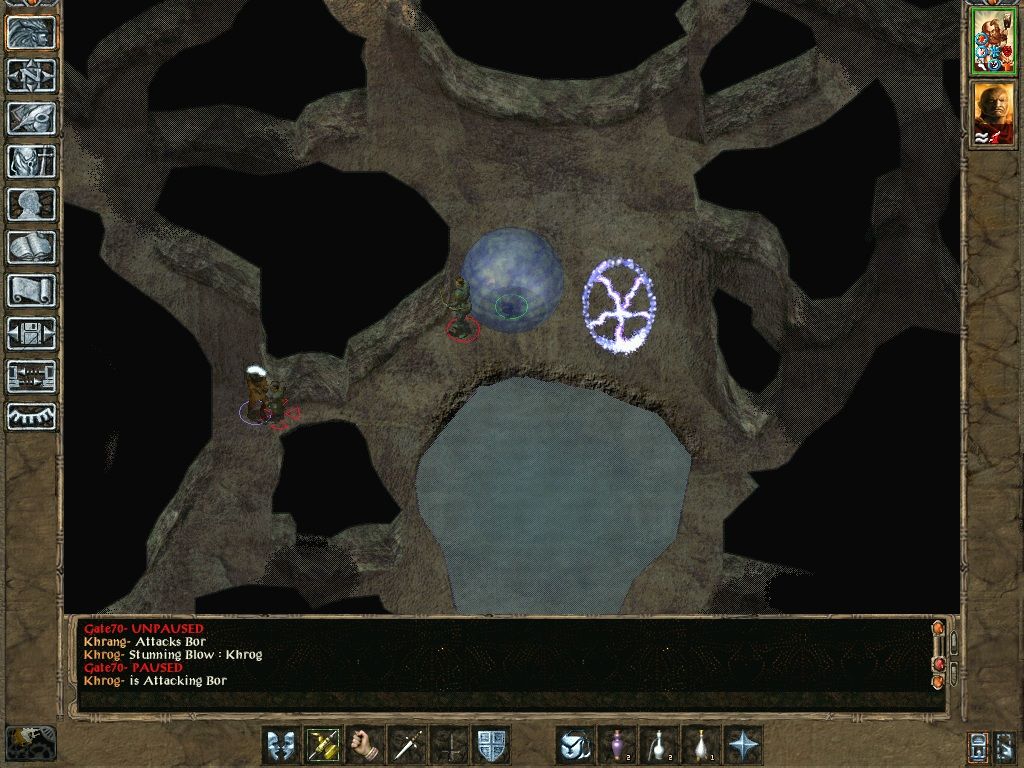Viewport: 1024px width, 768px height.
Task: Open the inventory armor figure button
Action: click(x=32, y=161)
